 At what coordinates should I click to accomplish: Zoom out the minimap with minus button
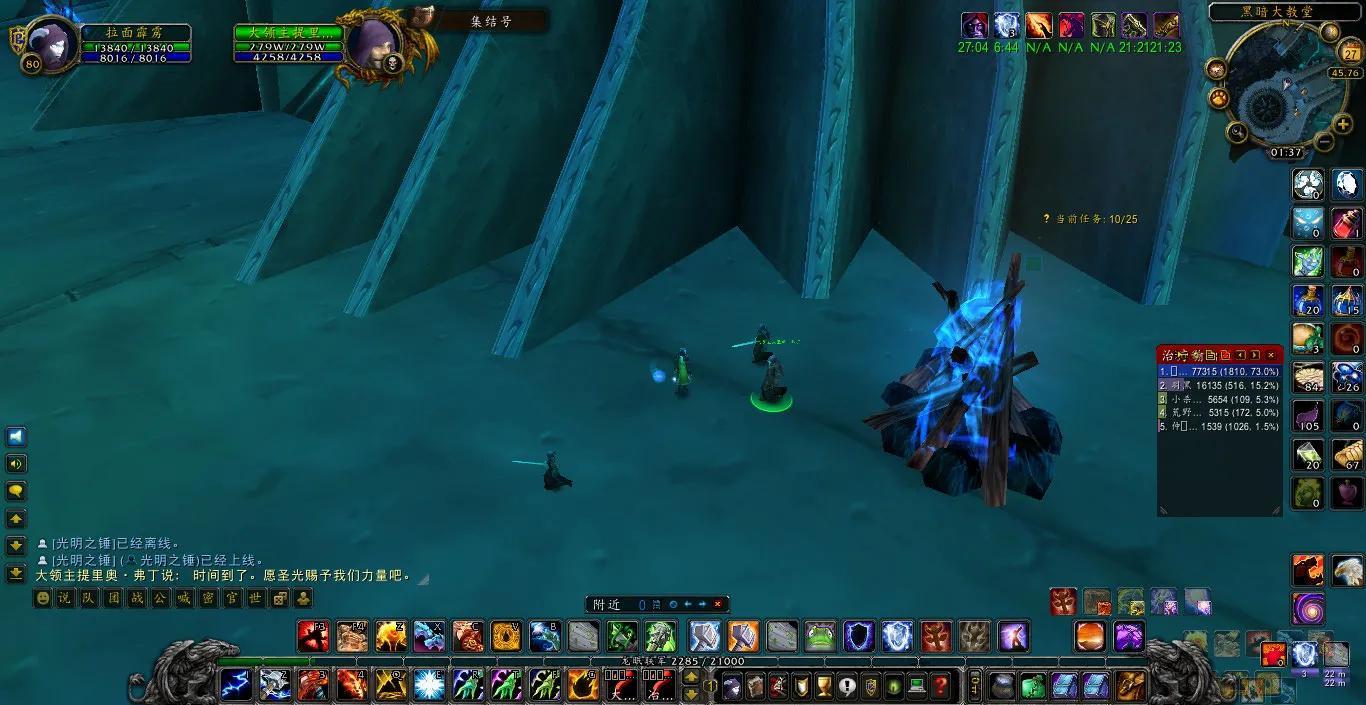coord(1325,140)
